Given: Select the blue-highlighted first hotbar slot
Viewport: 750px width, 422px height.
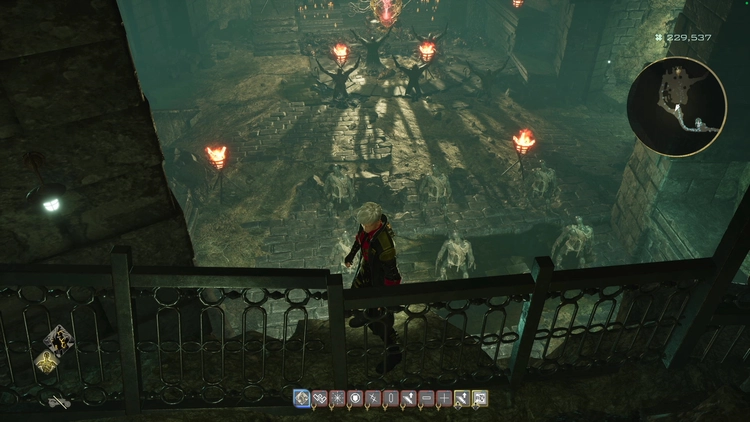Looking at the screenshot, I should point(301,398).
